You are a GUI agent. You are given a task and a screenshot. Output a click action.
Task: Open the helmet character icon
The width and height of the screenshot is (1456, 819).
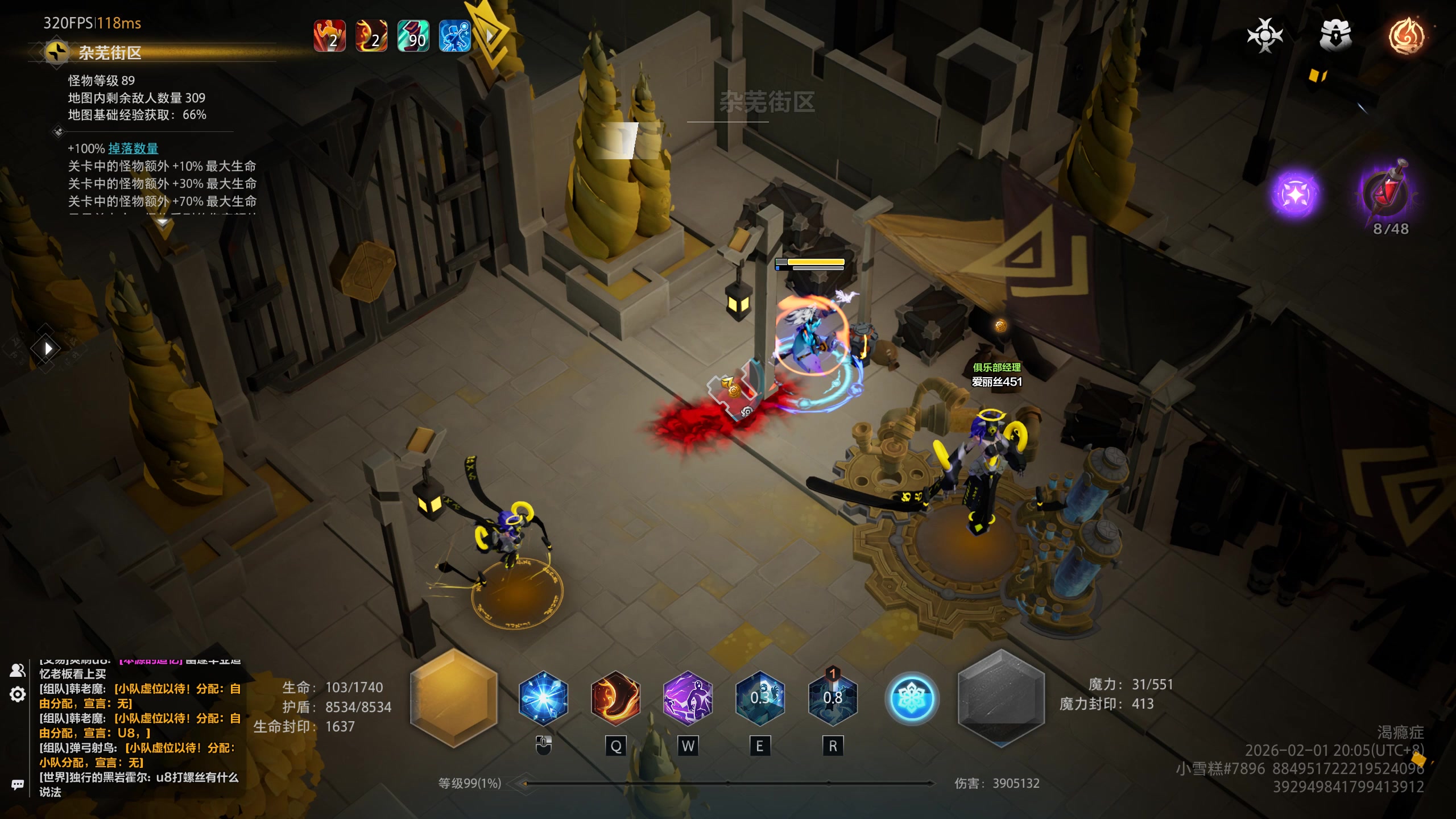tap(1335, 36)
